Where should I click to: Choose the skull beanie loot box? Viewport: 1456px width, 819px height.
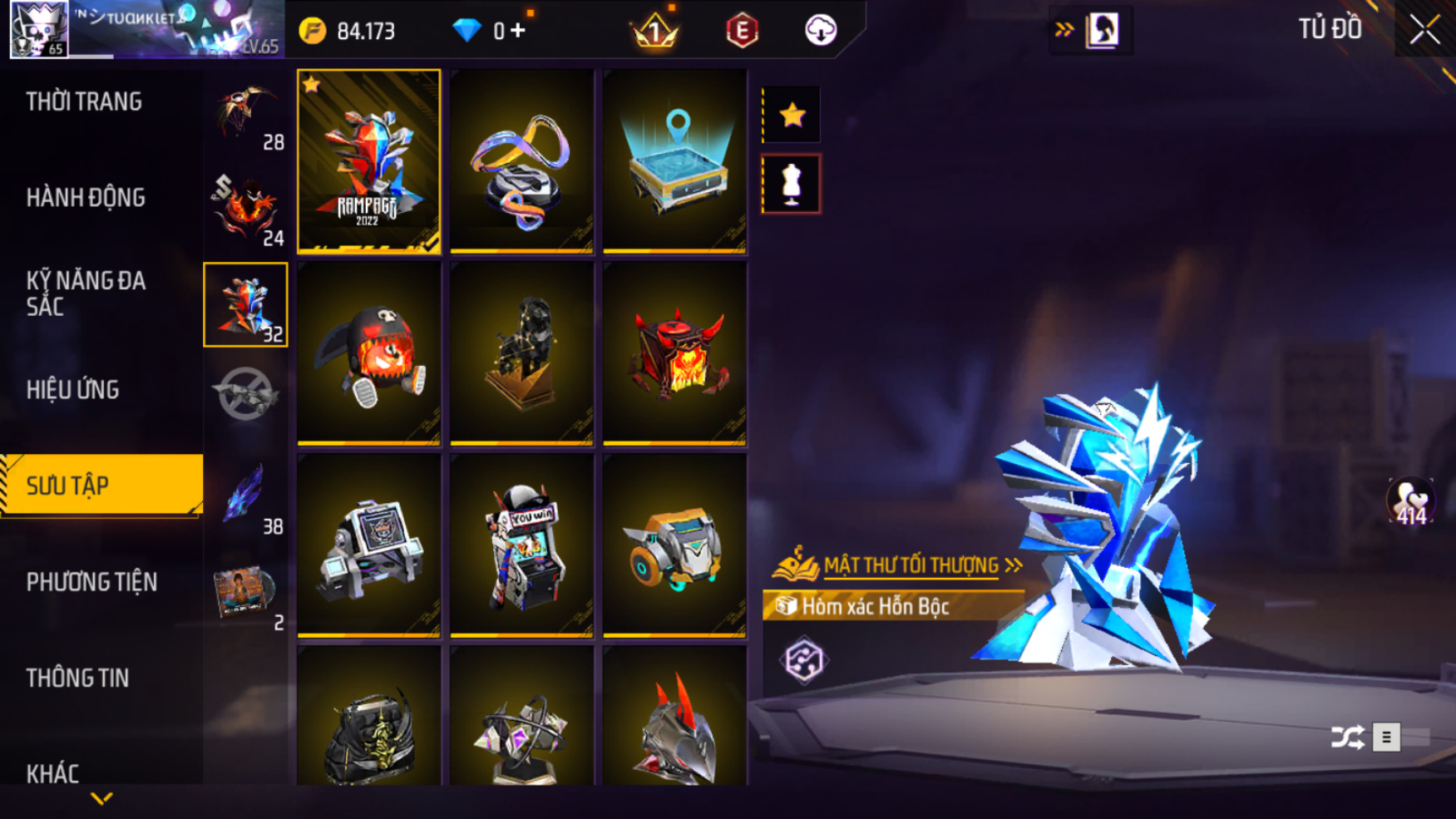point(368,353)
